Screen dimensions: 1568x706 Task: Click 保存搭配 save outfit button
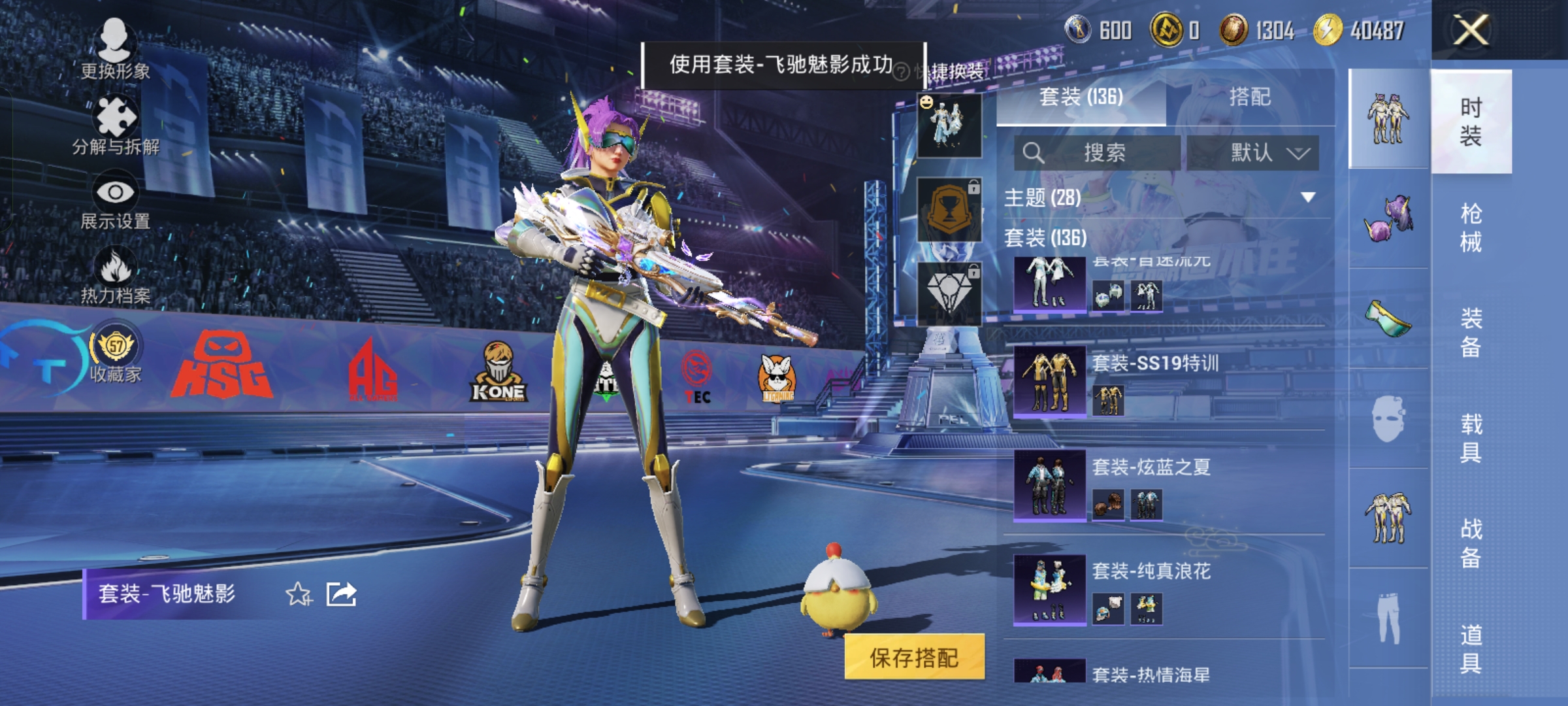914,658
